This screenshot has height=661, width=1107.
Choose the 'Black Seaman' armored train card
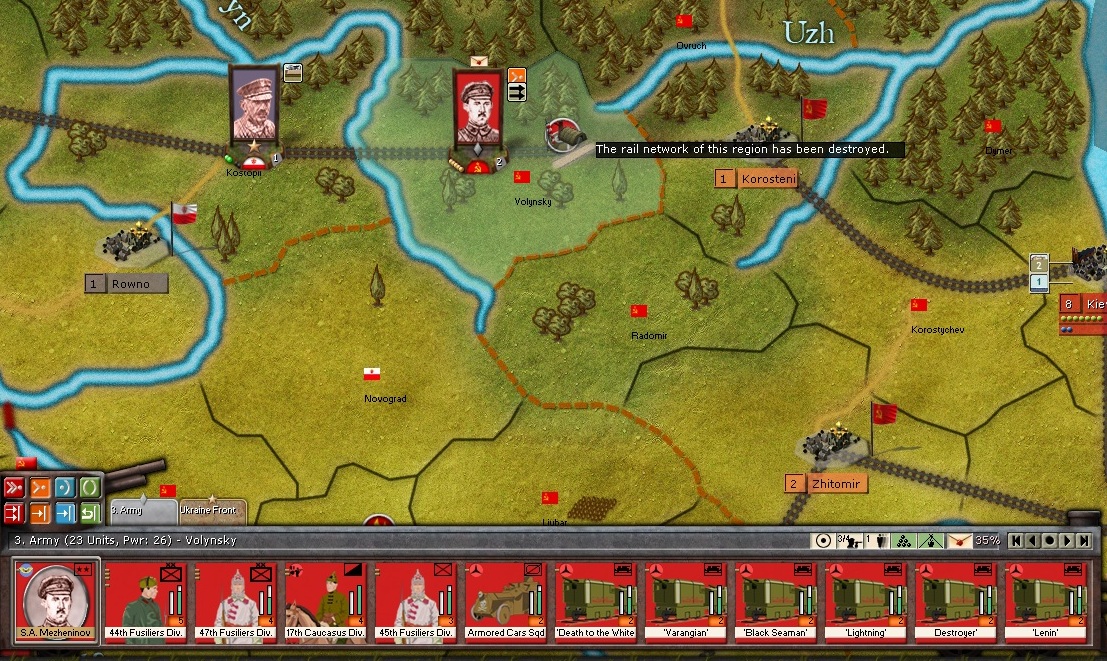click(x=776, y=602)
